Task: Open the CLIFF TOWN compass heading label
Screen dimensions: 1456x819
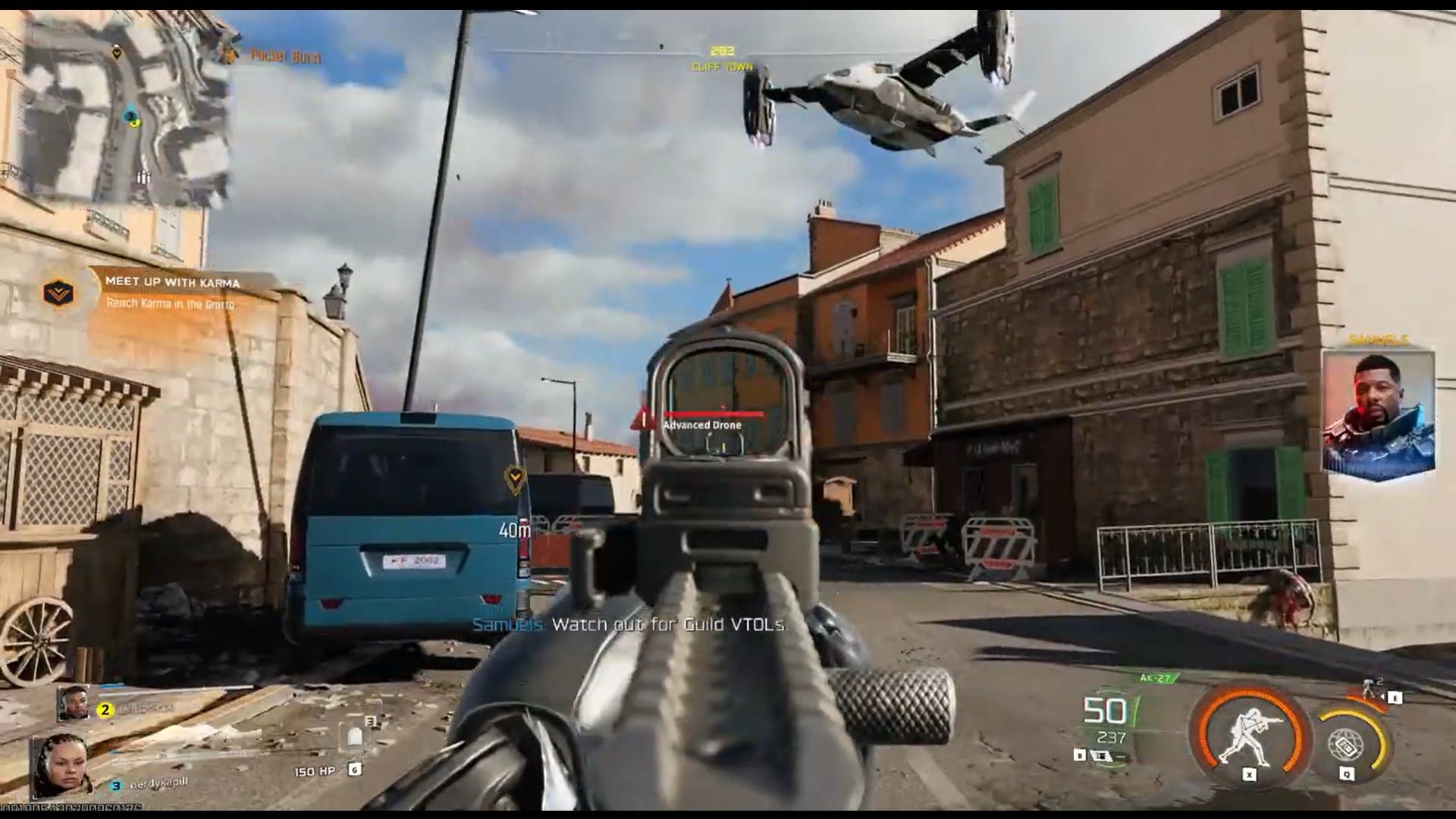Action: click(720, 67)
